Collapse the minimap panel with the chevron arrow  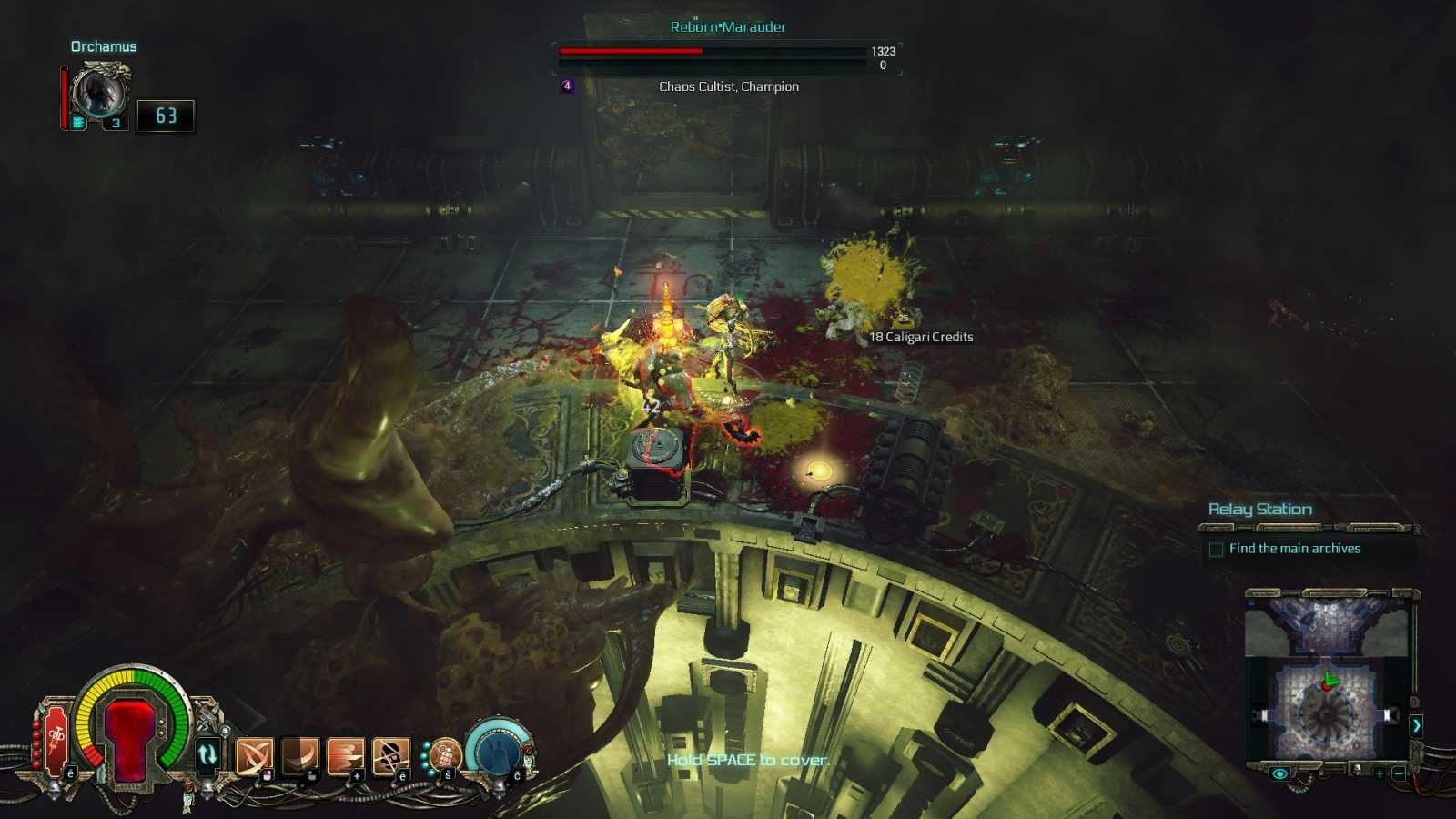[x=1416, y=725]
